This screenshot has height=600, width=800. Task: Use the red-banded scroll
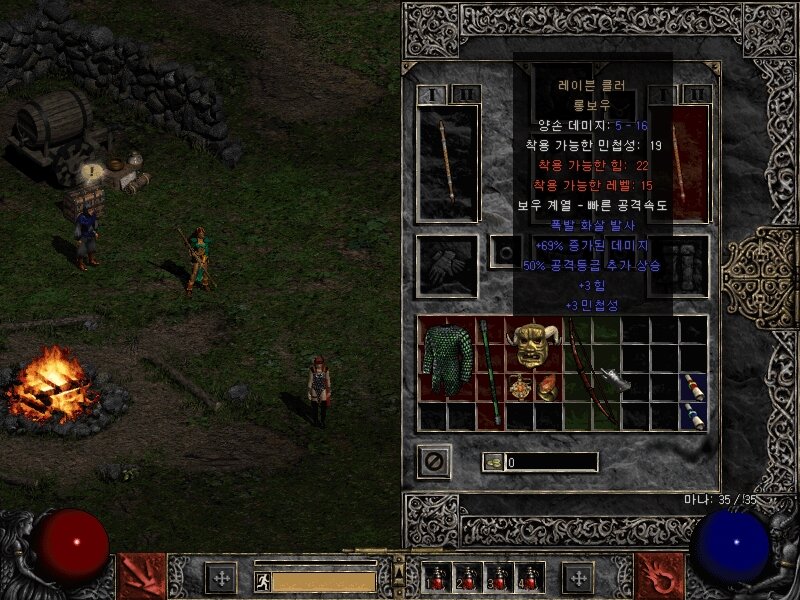pos(694,387)
